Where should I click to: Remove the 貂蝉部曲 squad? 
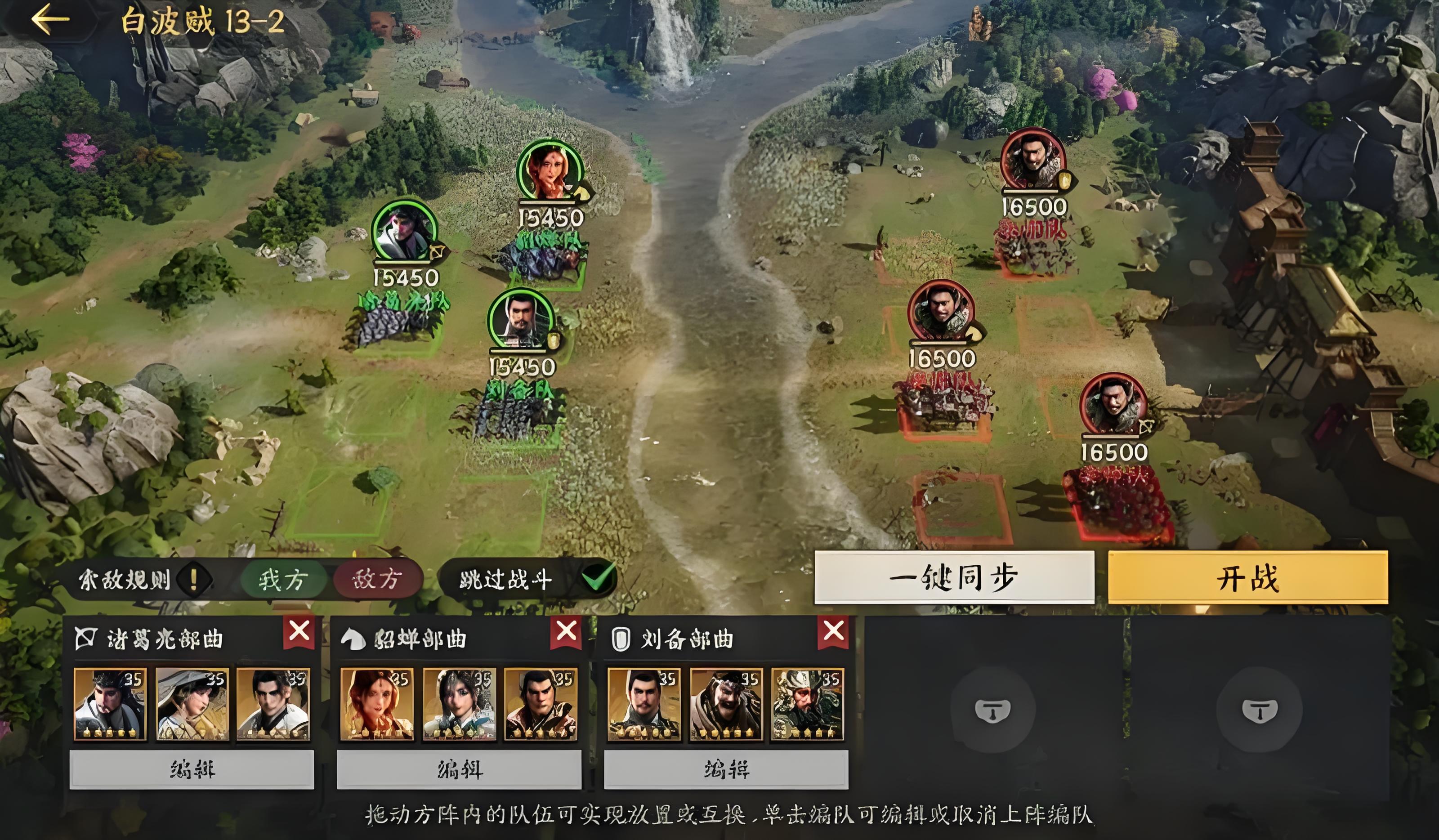pyautogui.click(x=566, y=631)
